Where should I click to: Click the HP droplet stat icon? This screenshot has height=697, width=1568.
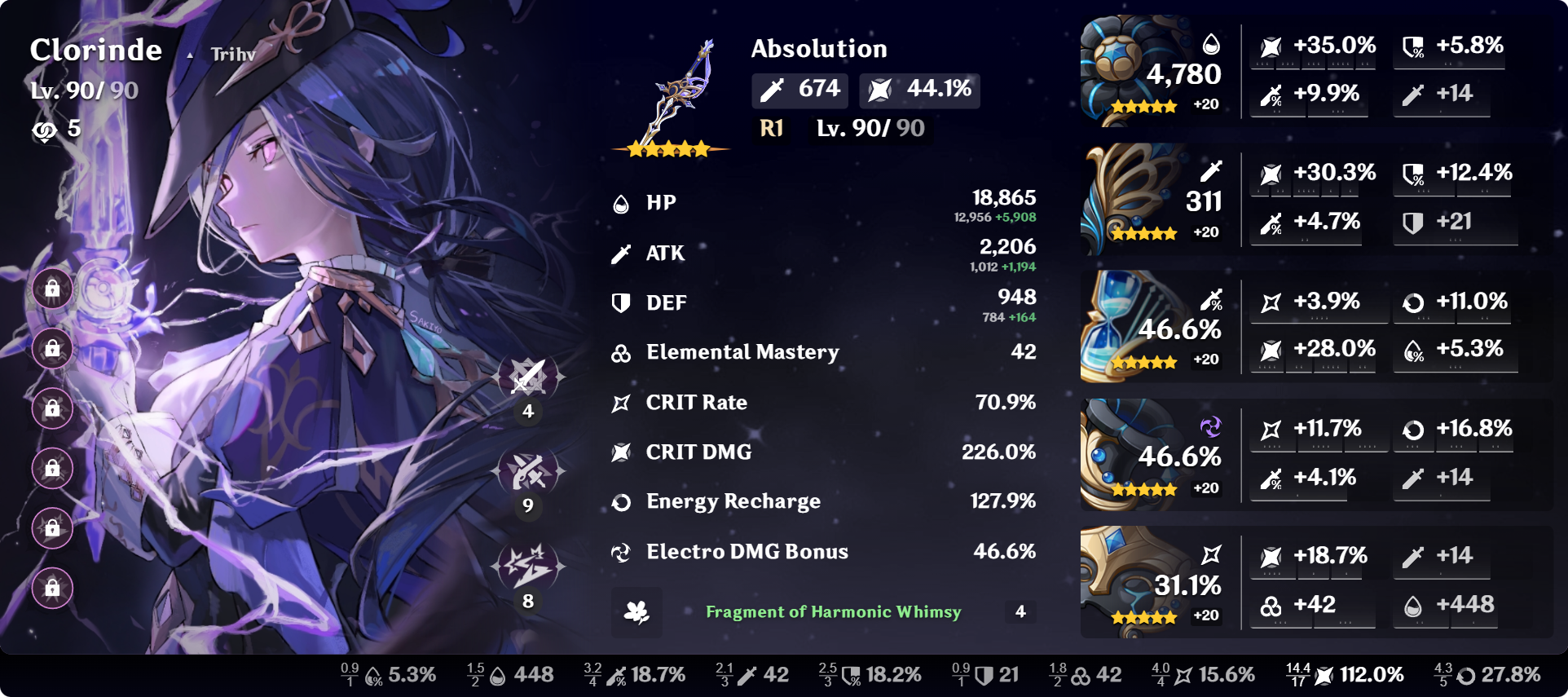coord(621,204)
